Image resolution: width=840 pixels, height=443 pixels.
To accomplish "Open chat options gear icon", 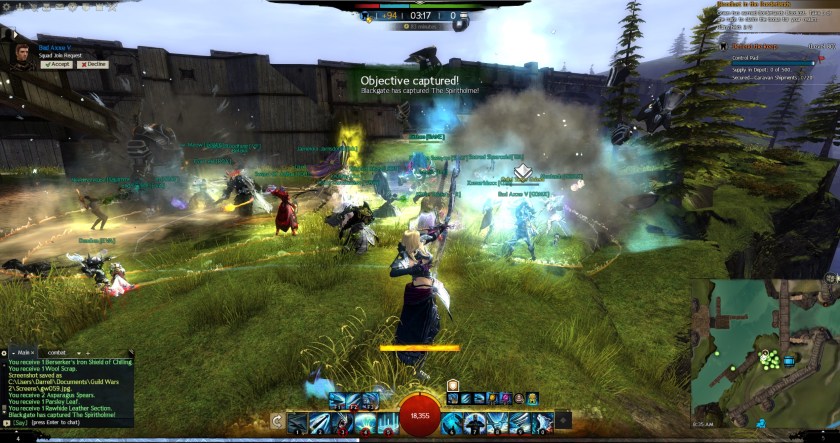I will (x=6, y=352).
